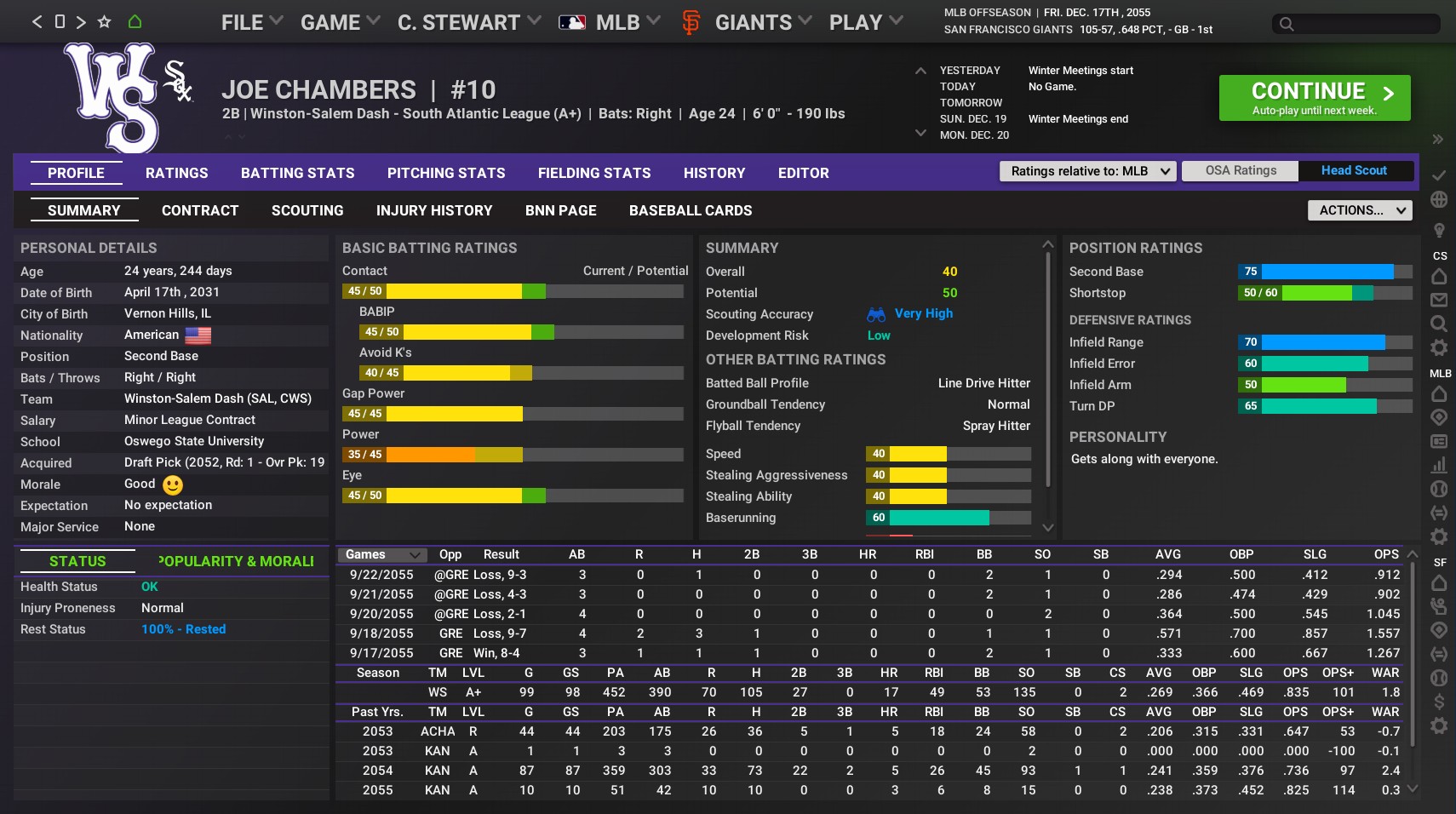Select the lightbulb idea icon in right sidebar

pyautogui.click(x=1439, y=230)
